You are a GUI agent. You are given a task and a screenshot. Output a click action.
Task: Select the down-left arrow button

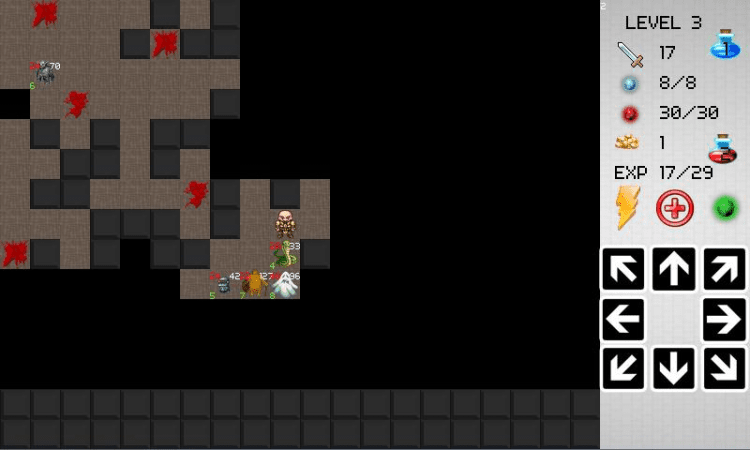623,369
